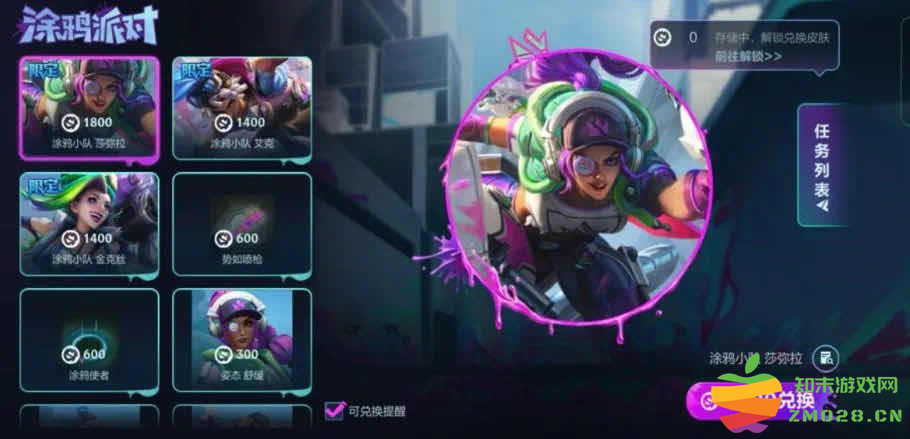
Task: Select the 姿态 舒缓 300-token item
Action: coord(242,340)
